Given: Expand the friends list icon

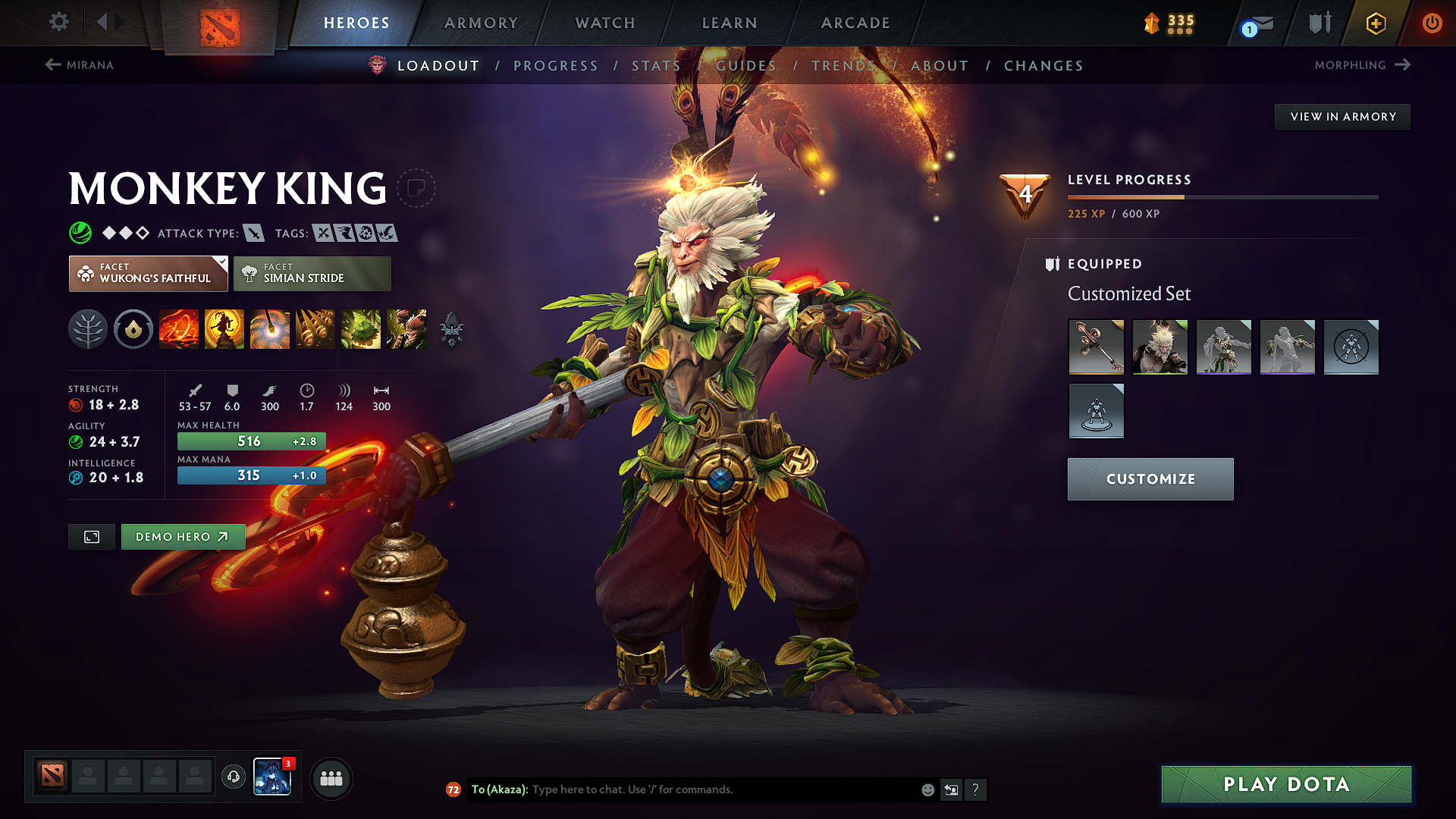Looking at the screenshot, I should tap(331, 777).
